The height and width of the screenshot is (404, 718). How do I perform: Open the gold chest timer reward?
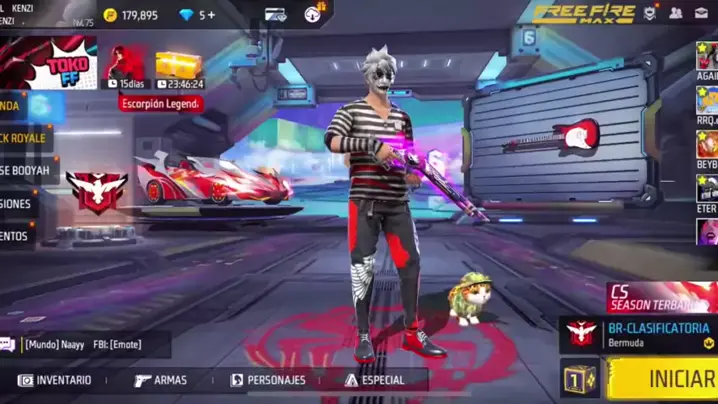(x=179, y=68)
